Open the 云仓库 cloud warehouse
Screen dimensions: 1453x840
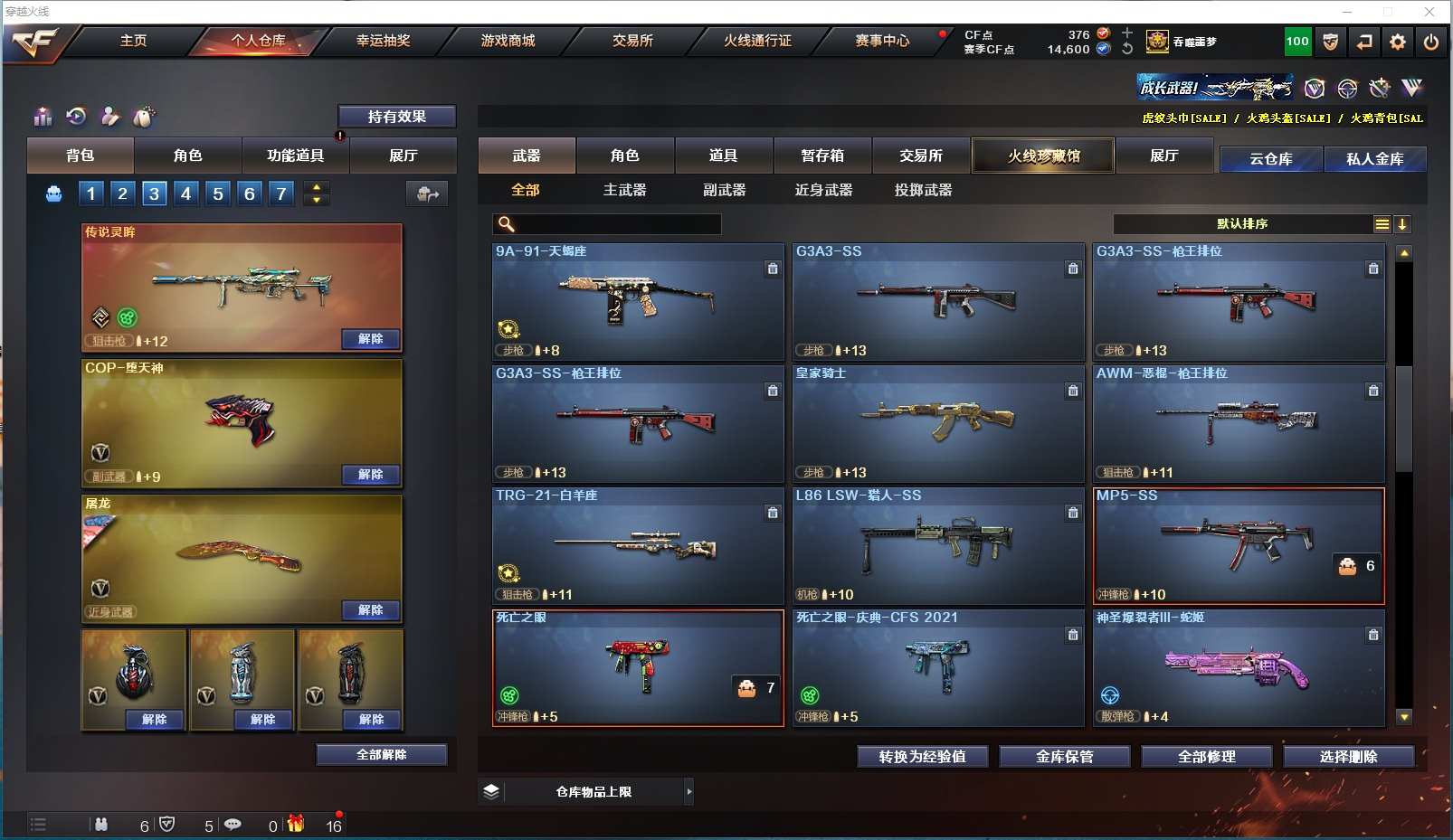point(1270,159)
